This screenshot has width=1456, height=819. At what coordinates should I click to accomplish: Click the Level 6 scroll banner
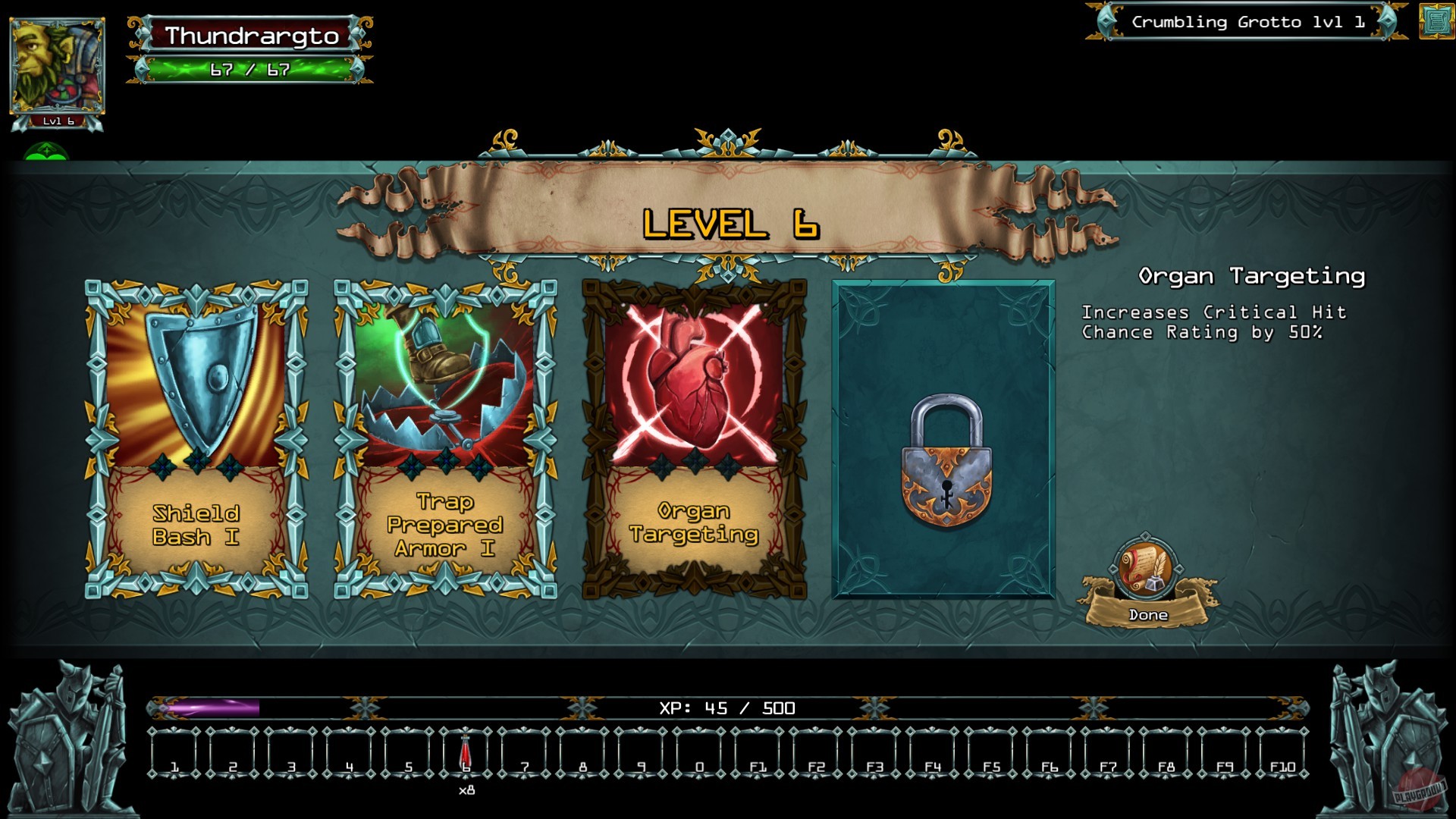point(730,224)
